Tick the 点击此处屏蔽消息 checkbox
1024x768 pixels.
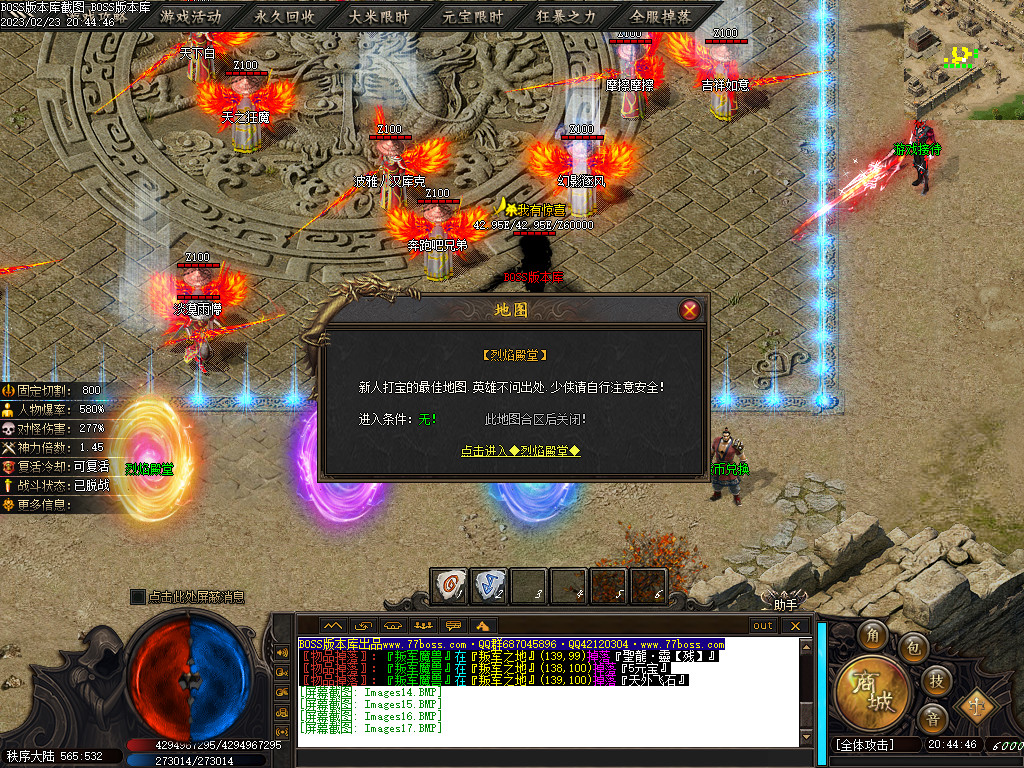point(138,597)
